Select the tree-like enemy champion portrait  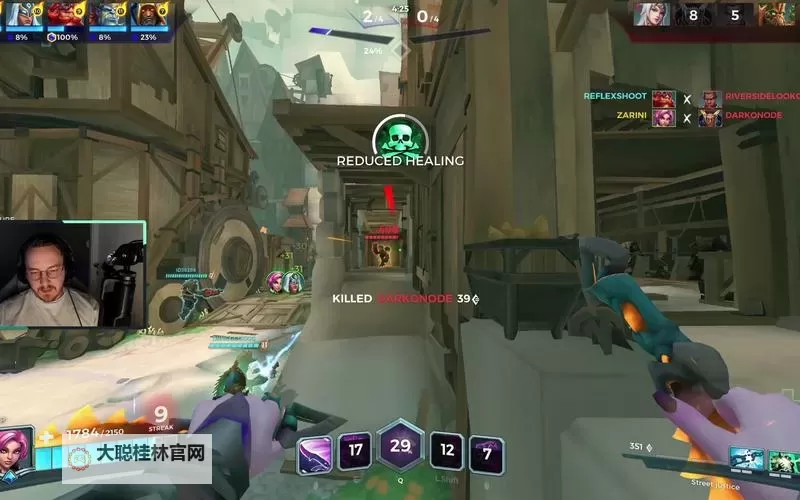[x=776, y=15]
